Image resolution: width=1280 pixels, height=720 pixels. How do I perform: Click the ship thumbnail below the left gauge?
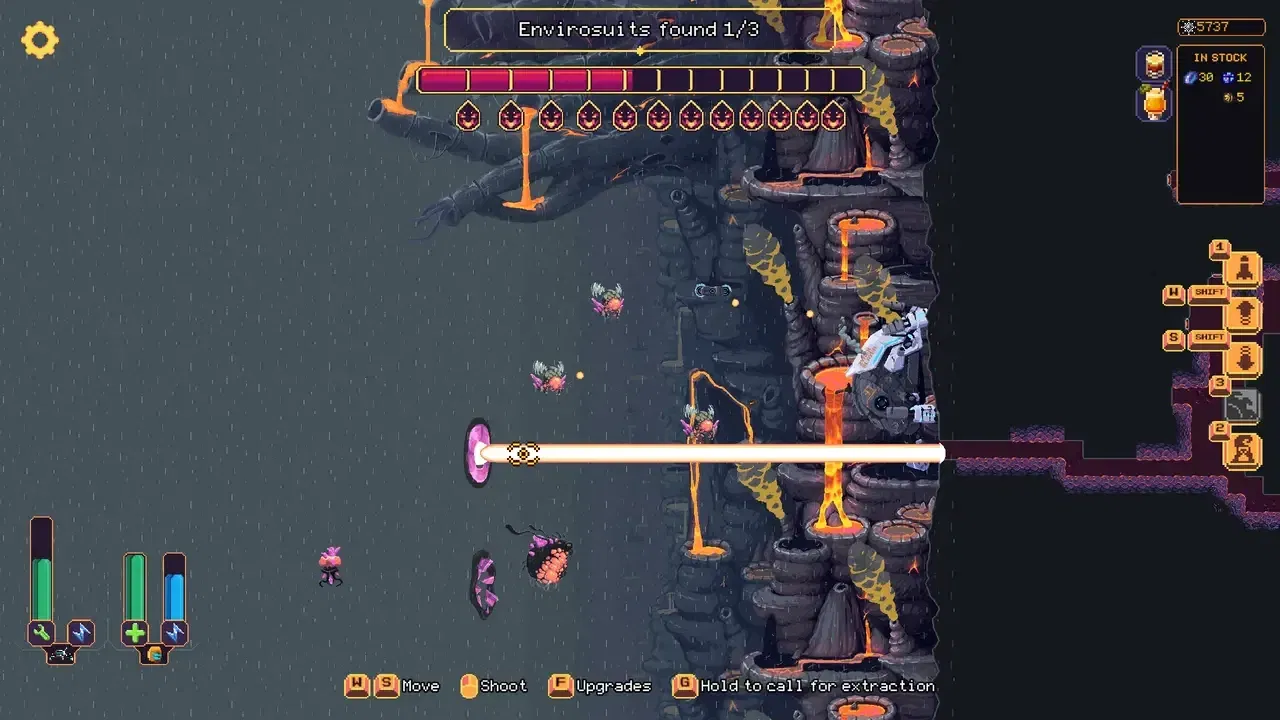(x=60, y=654)
